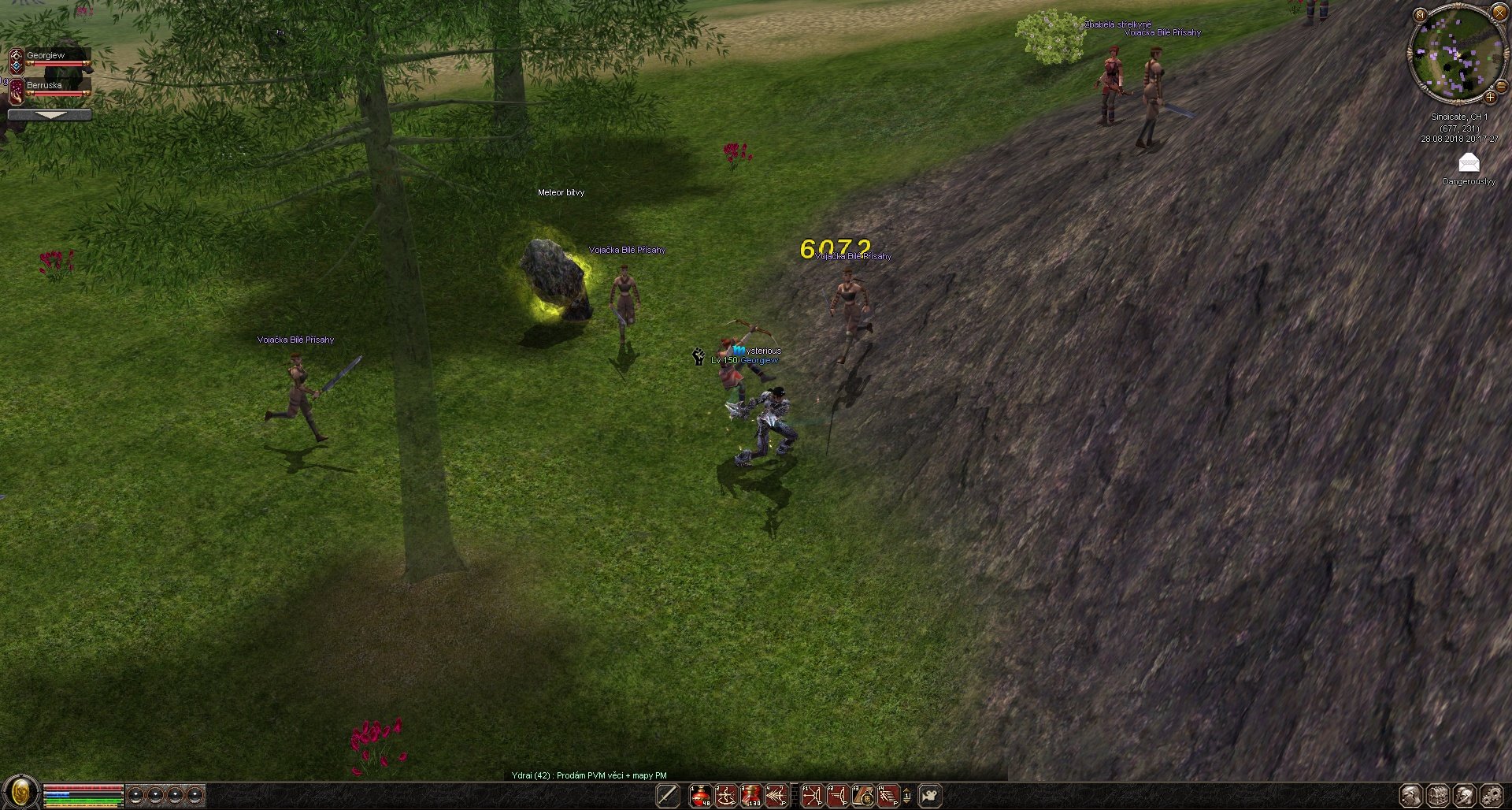
Task: Close the minimap with the X button
Action: (x=1499, y=13)
